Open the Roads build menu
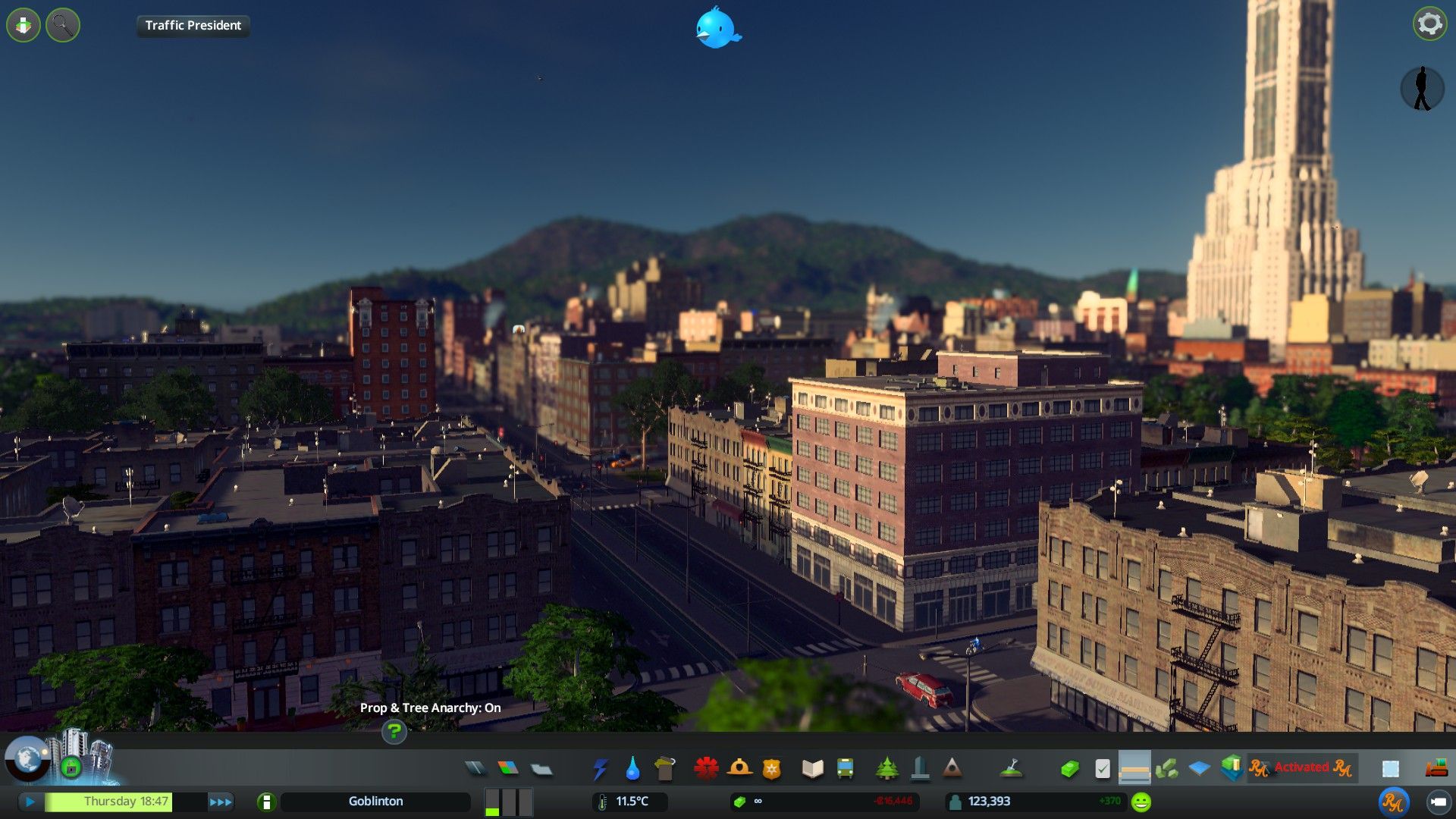This screenshot has width=1456, height=819. pyautogui.click(x=475, y=768)
